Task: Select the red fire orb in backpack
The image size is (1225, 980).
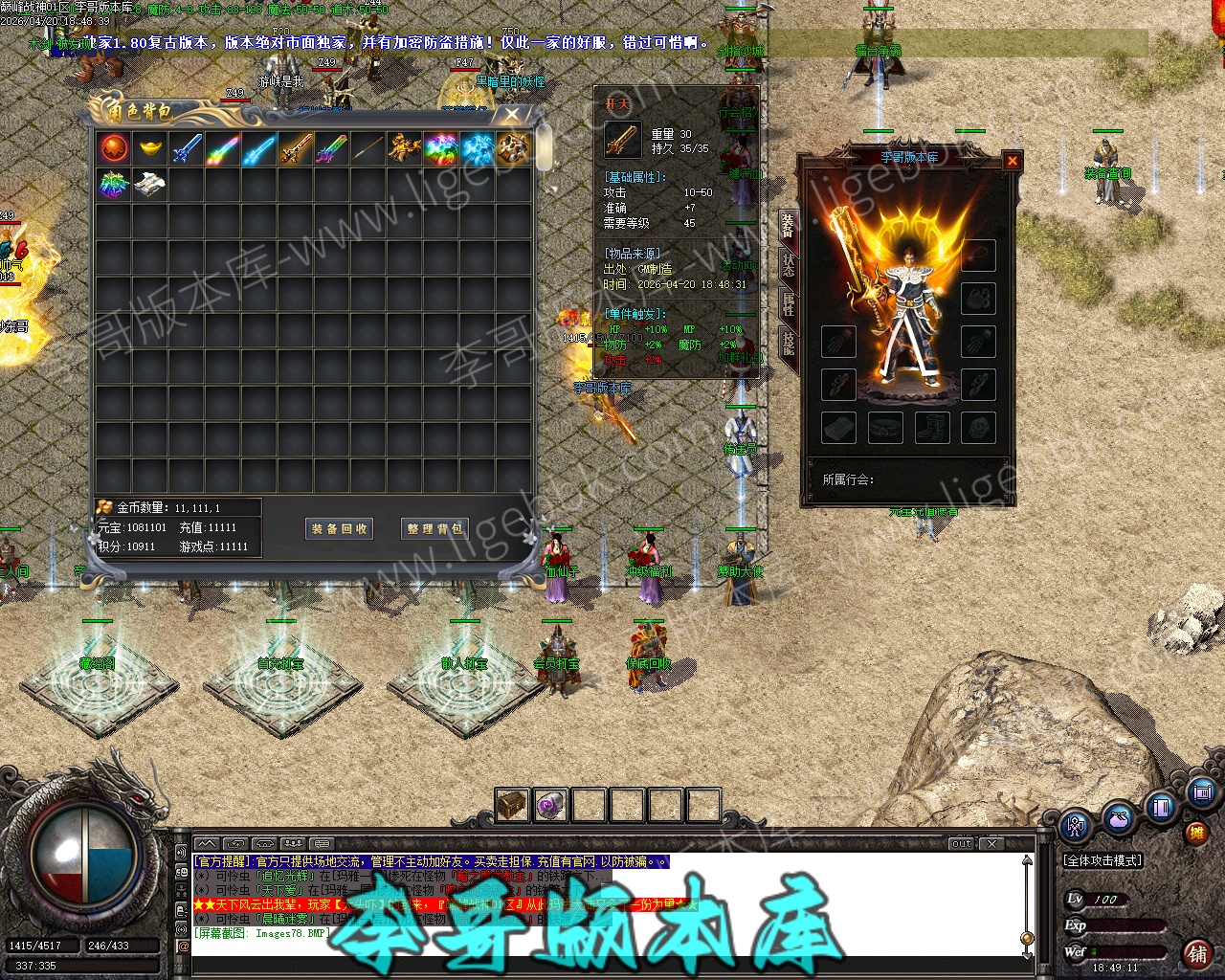Action: 113,148
